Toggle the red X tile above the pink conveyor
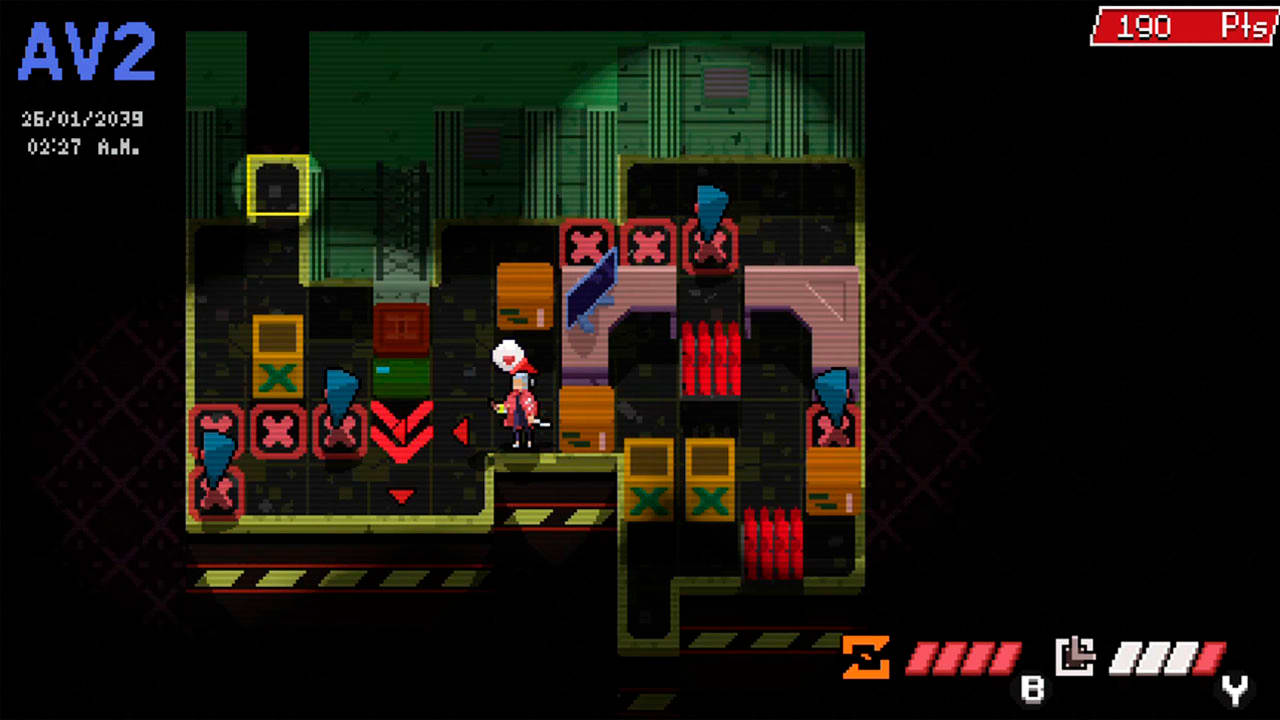Viewport: 1280px width, 720px height. click(588, 243)
